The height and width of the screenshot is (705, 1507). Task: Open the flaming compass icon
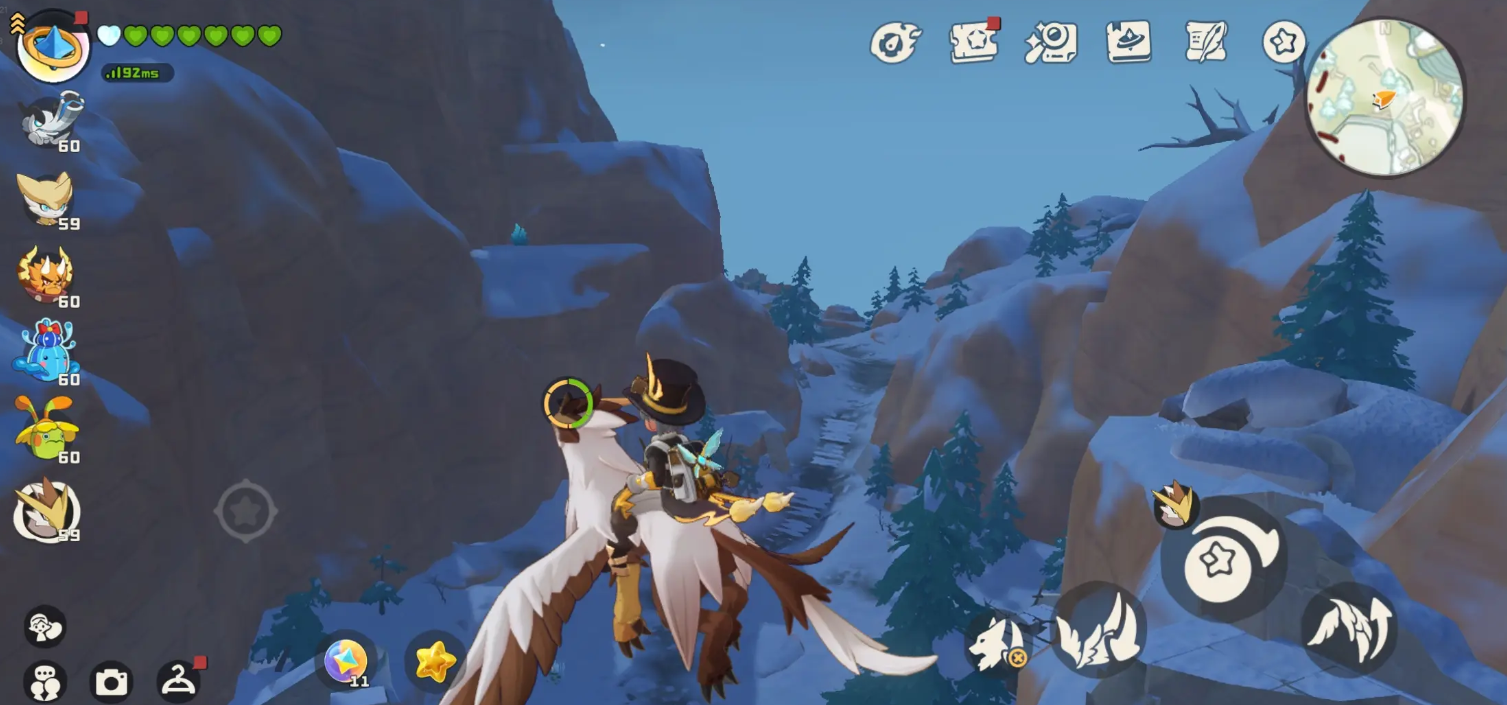pos(894,43)
